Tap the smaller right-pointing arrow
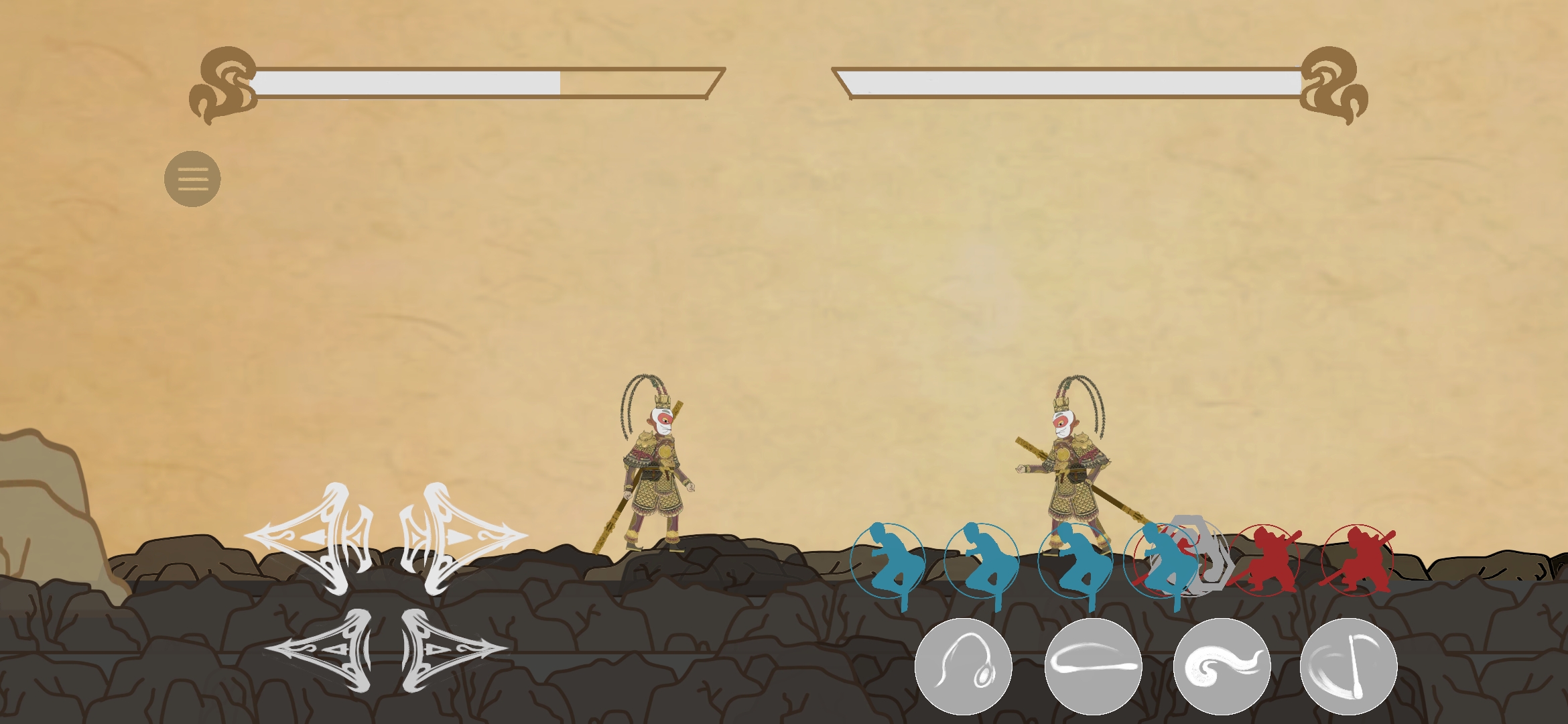Viewport: 1568px width, 724px height. [x=451, y=650]
